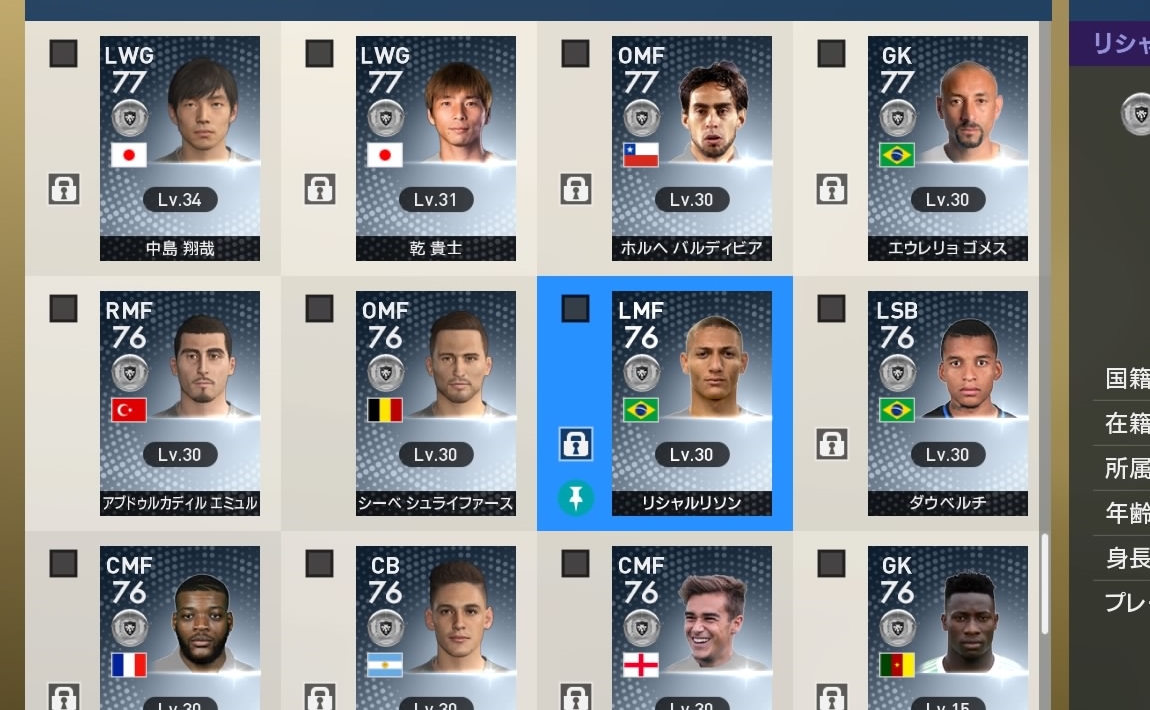This screenshot has height=710, width=1150.
Task: Pick the アブドゥルカディル エミュル RMF card
Action: pyautogui.click(x=180, y=403)
